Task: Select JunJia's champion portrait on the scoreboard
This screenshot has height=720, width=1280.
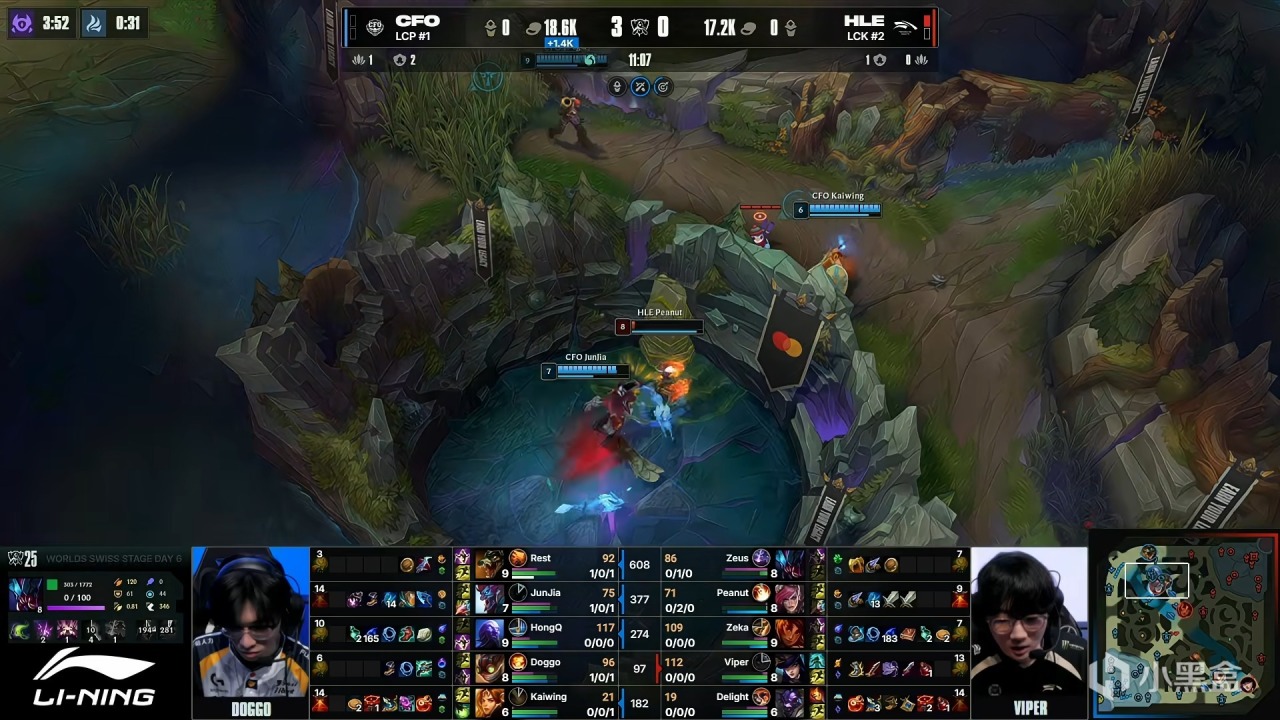Action: click(489, 599)
